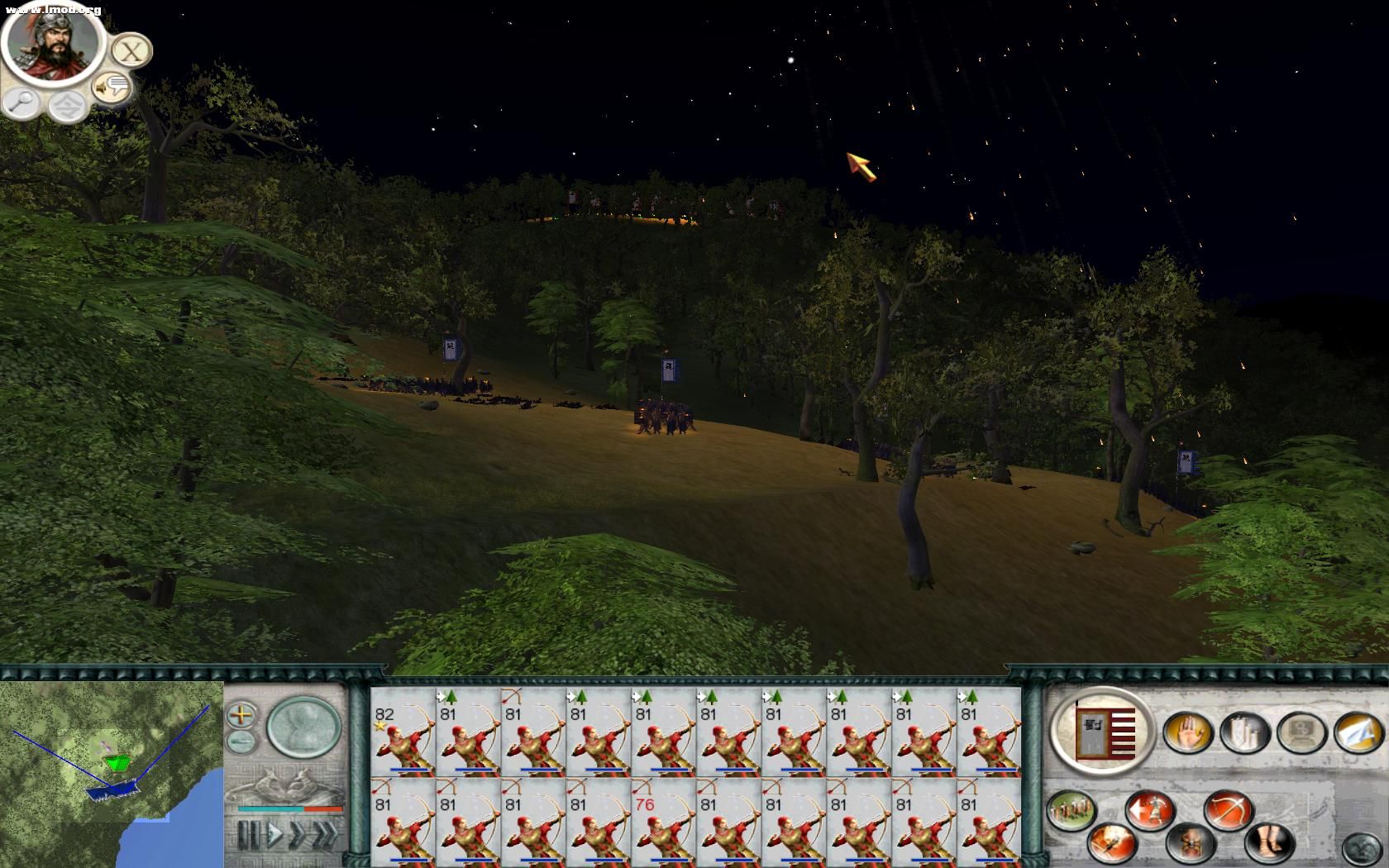Select the archer unit with gold star
Viewport: 1389px width, 868px height.
403,732
